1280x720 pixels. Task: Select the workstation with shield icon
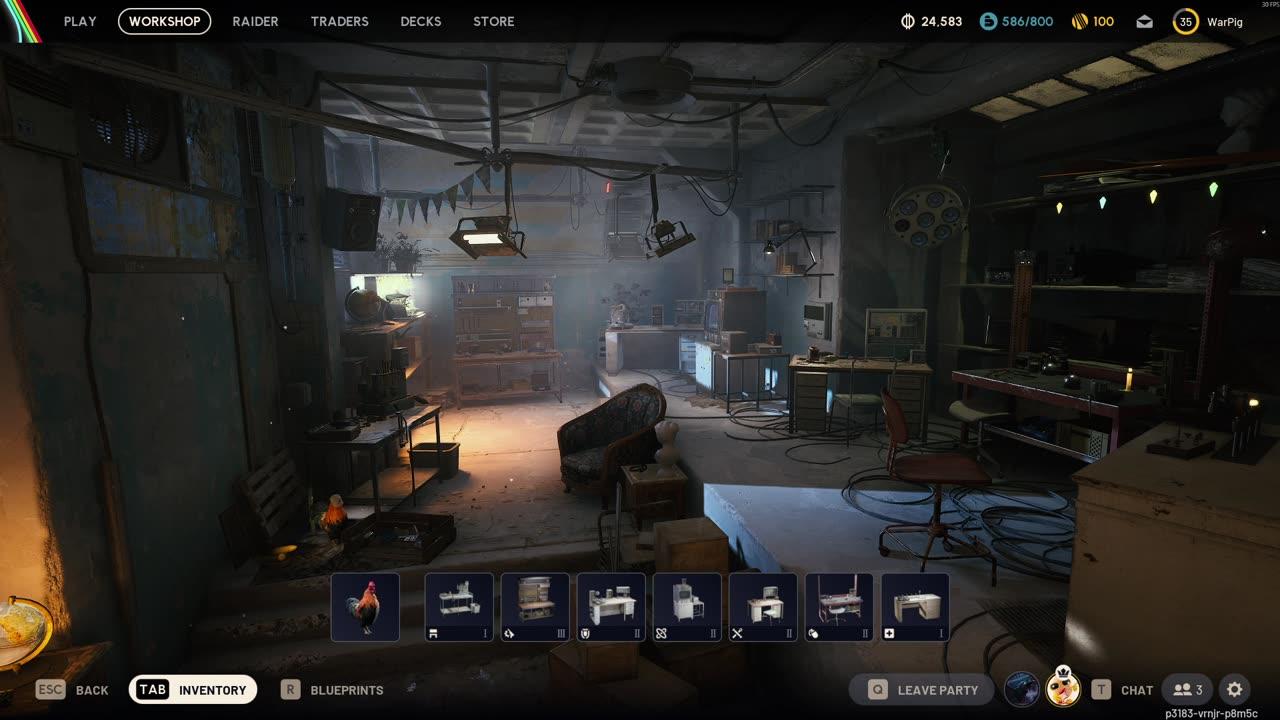611,606
